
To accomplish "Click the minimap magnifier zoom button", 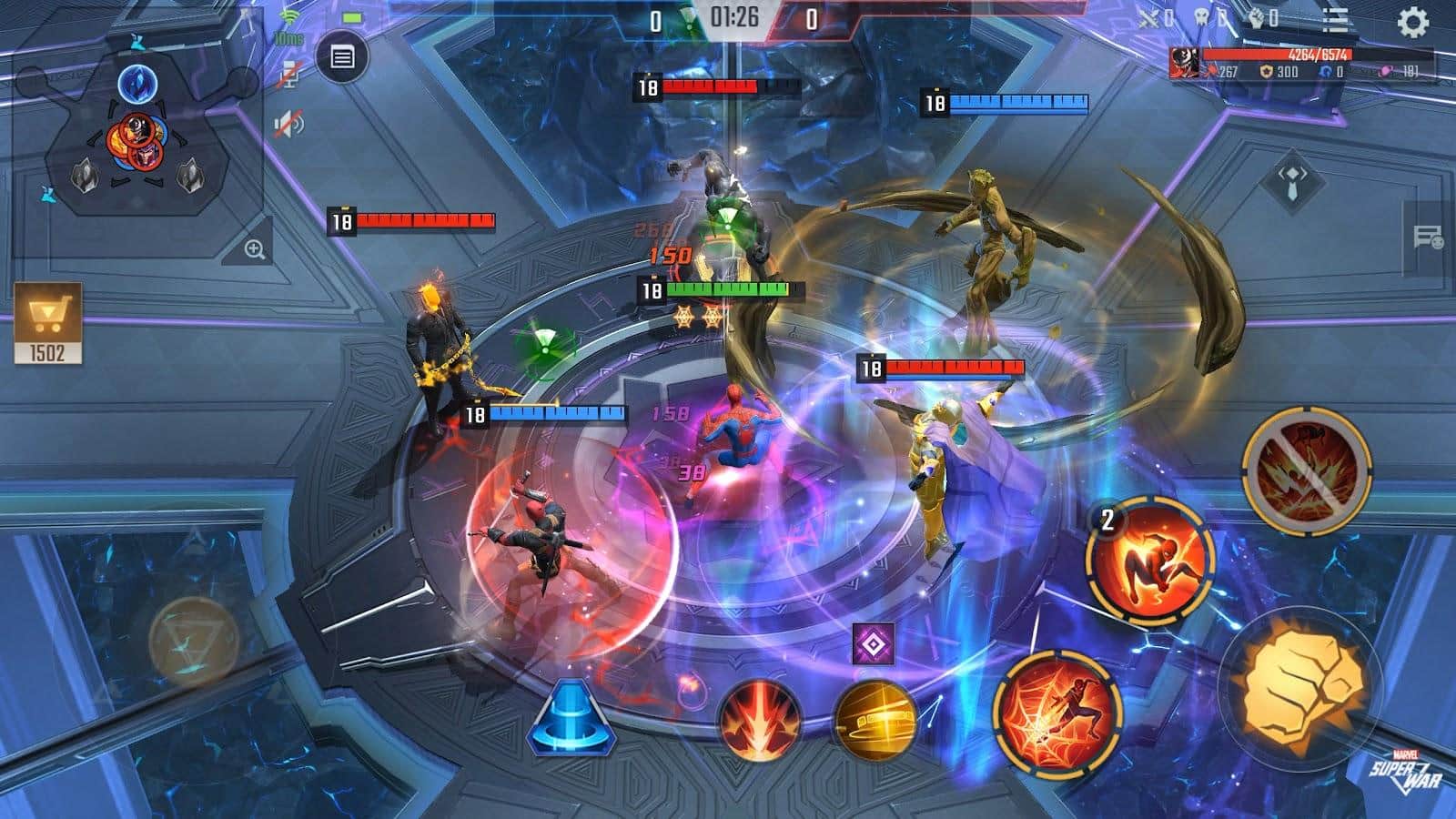I will click(254, 249).
